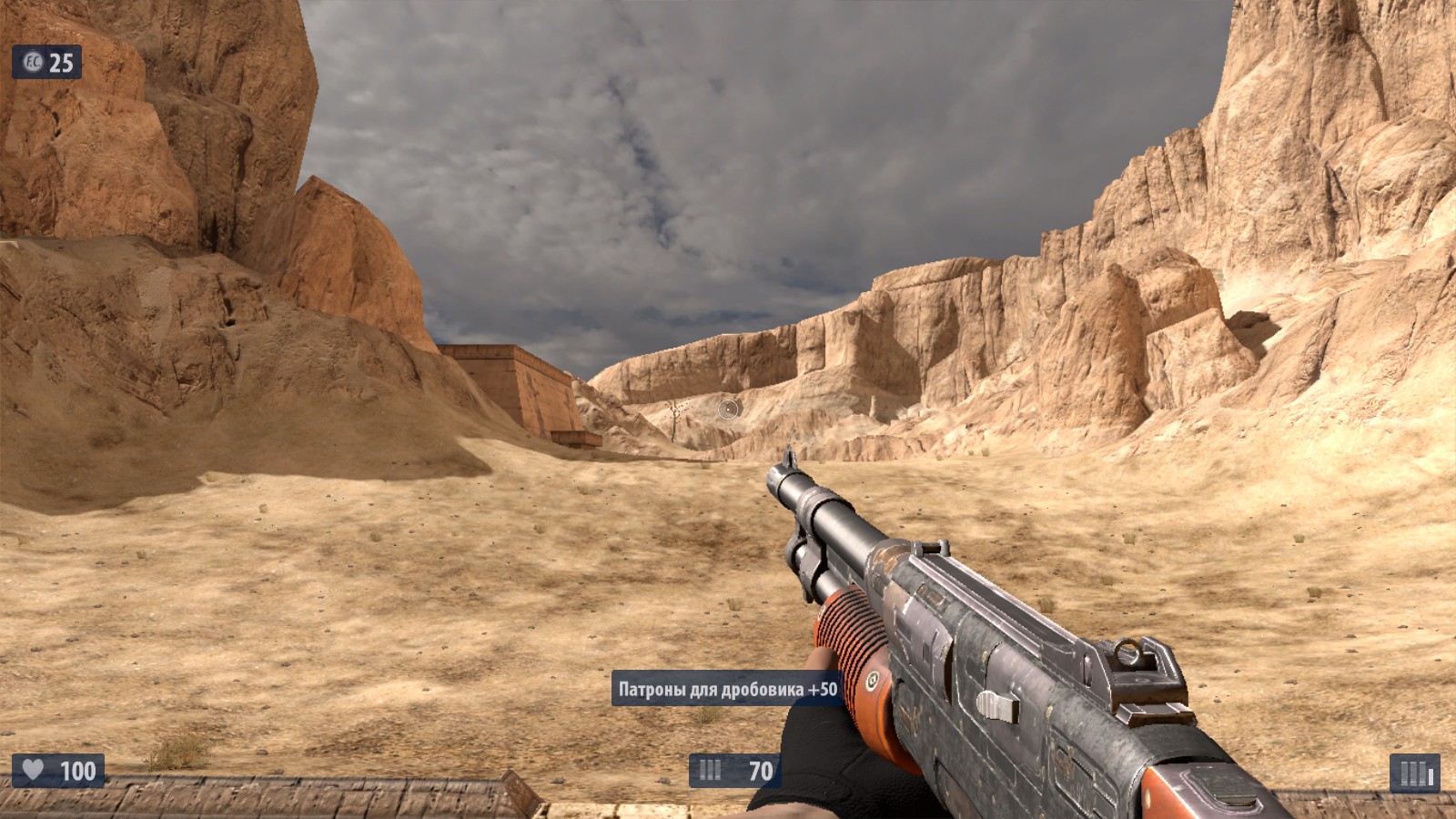Click the ammo bars icon in the corner

coord(1414,773)
